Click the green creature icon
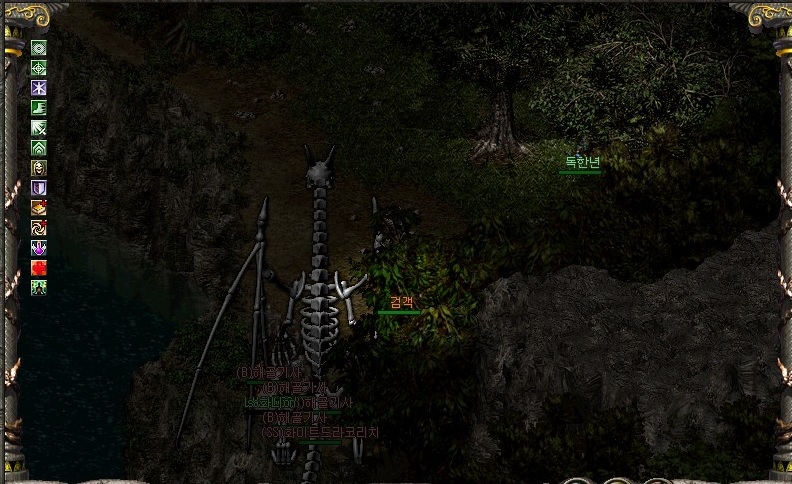 pos(39,287)
